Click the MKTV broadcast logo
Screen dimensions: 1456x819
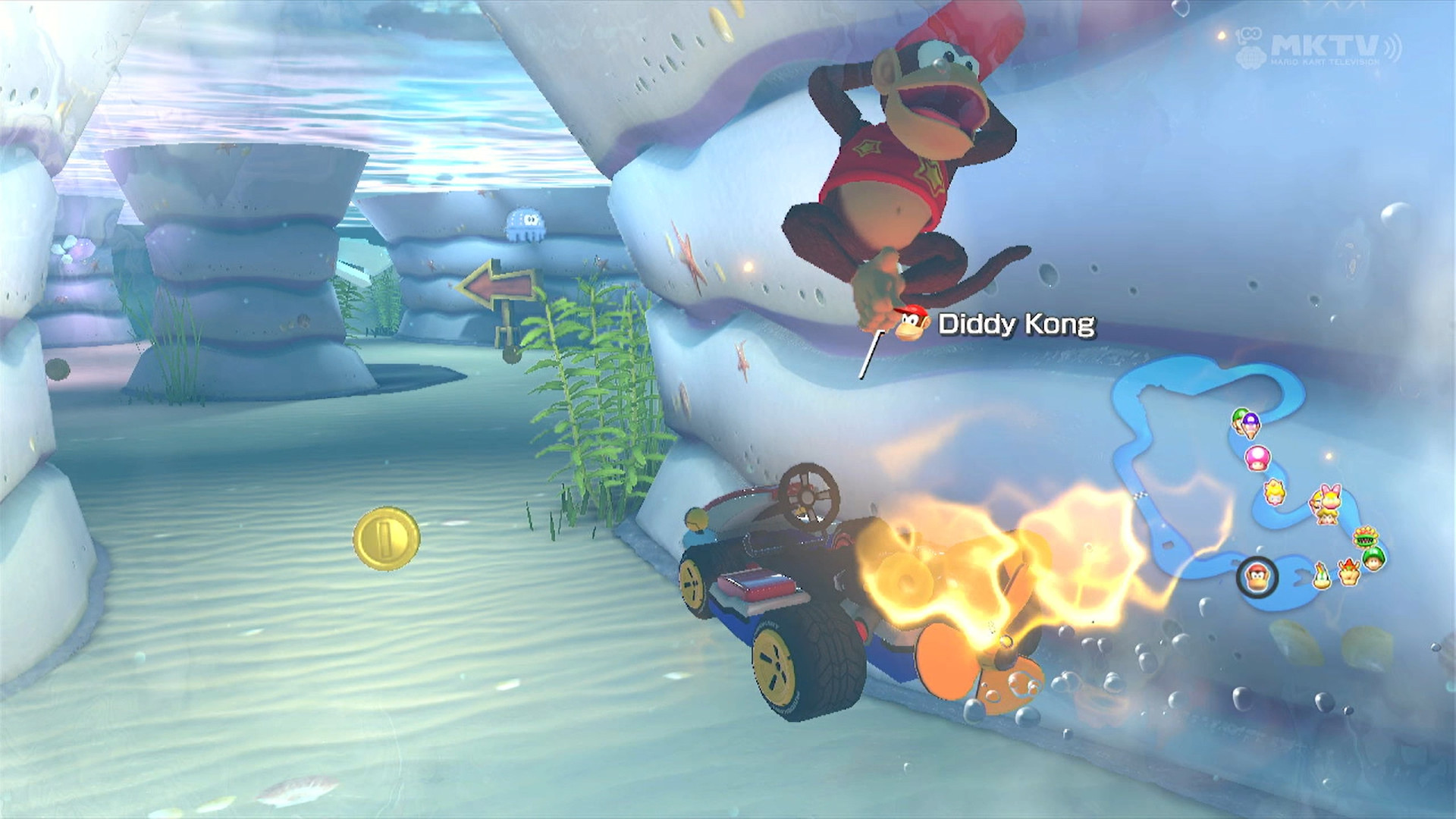pos(1325,44)
